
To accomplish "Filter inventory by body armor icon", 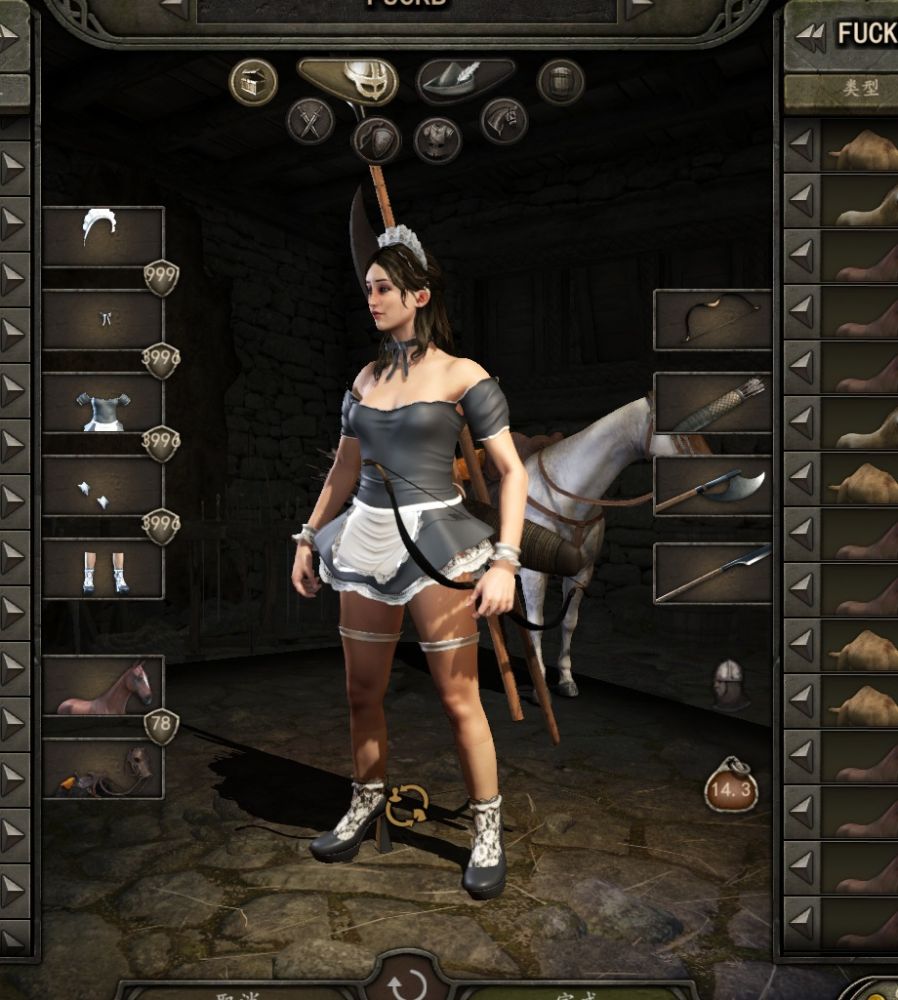I will [x=437, y=139].
